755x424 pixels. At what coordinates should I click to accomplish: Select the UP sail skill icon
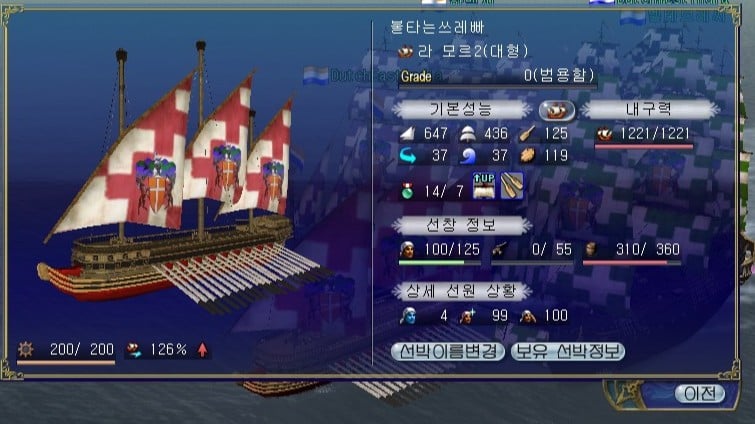pyautogui.click(x=485, y=187)
